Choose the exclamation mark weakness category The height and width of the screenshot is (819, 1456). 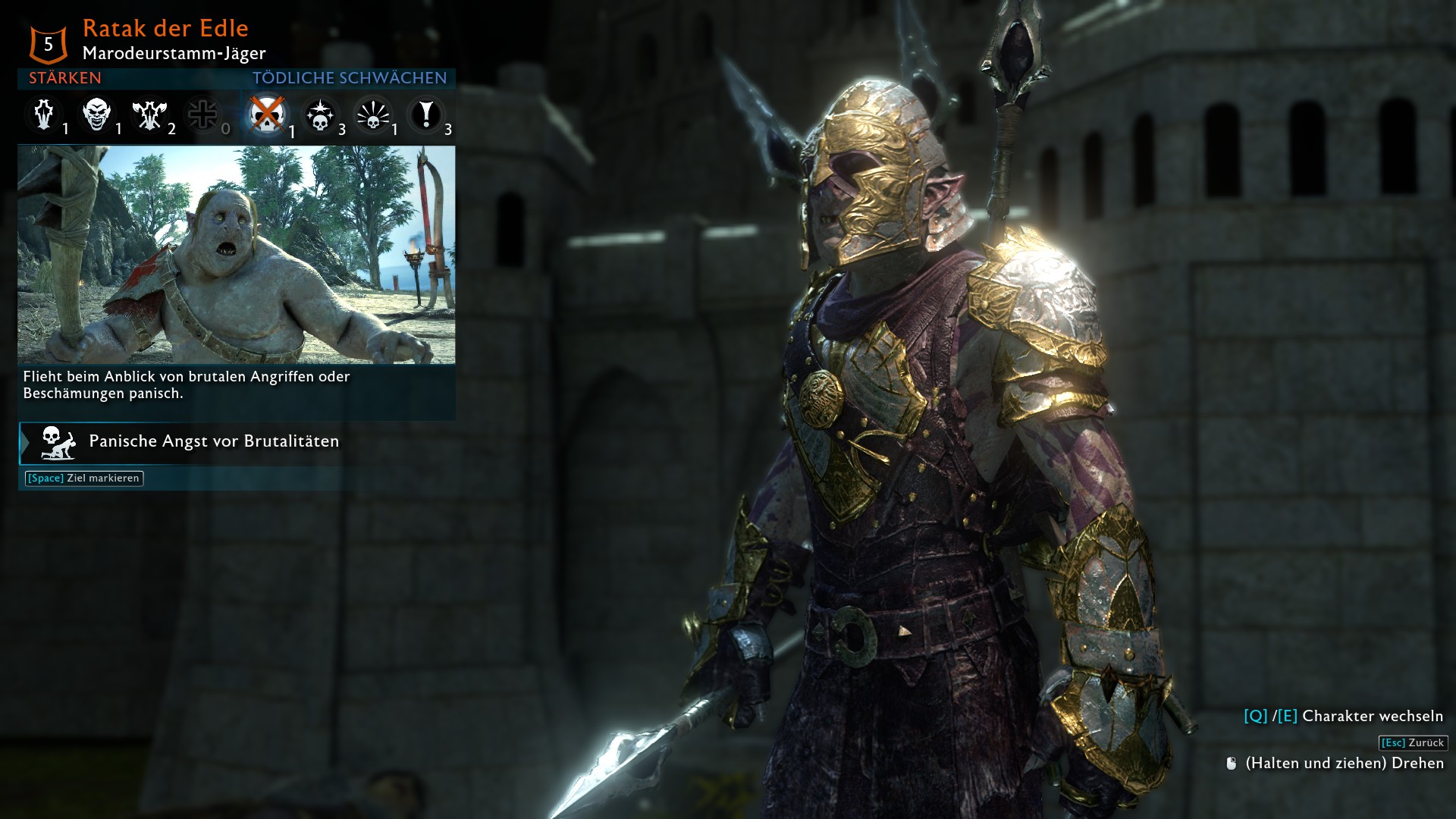coord(426,115)
